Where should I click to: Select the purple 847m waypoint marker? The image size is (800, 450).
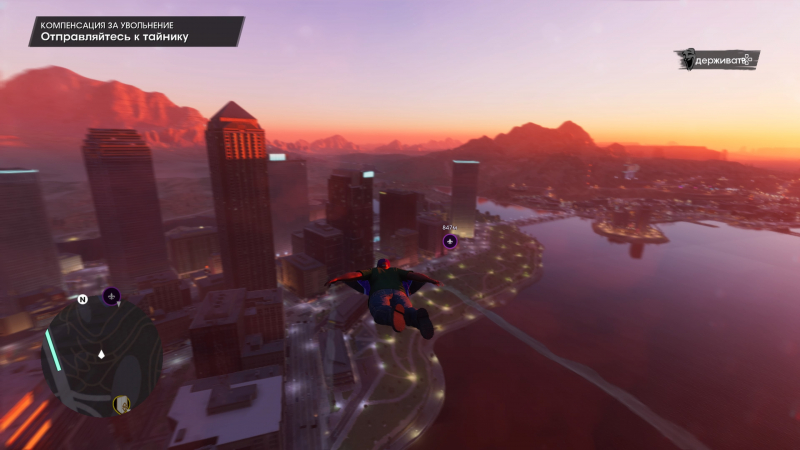[450, 241]
